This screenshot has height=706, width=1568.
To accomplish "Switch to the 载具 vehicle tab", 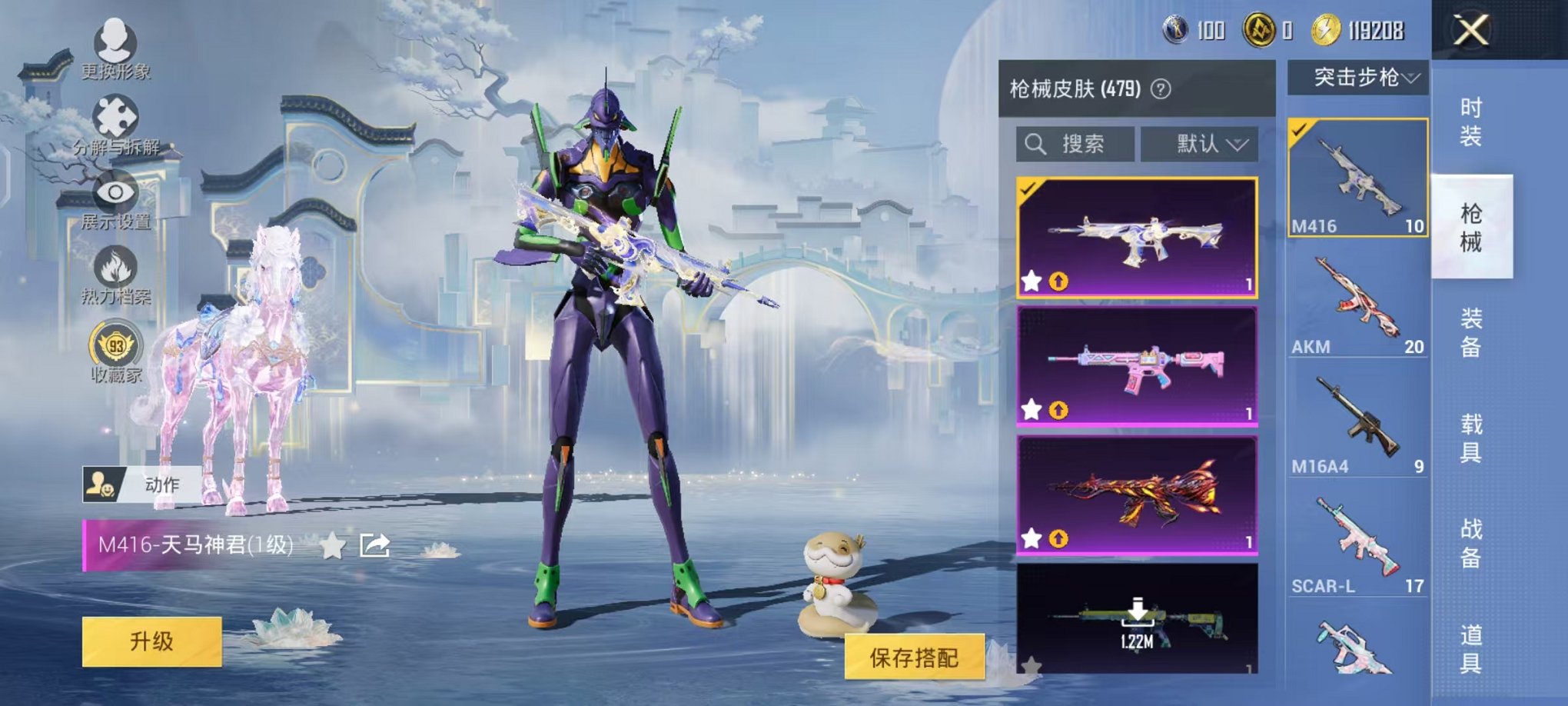I will click(1470, 438).
